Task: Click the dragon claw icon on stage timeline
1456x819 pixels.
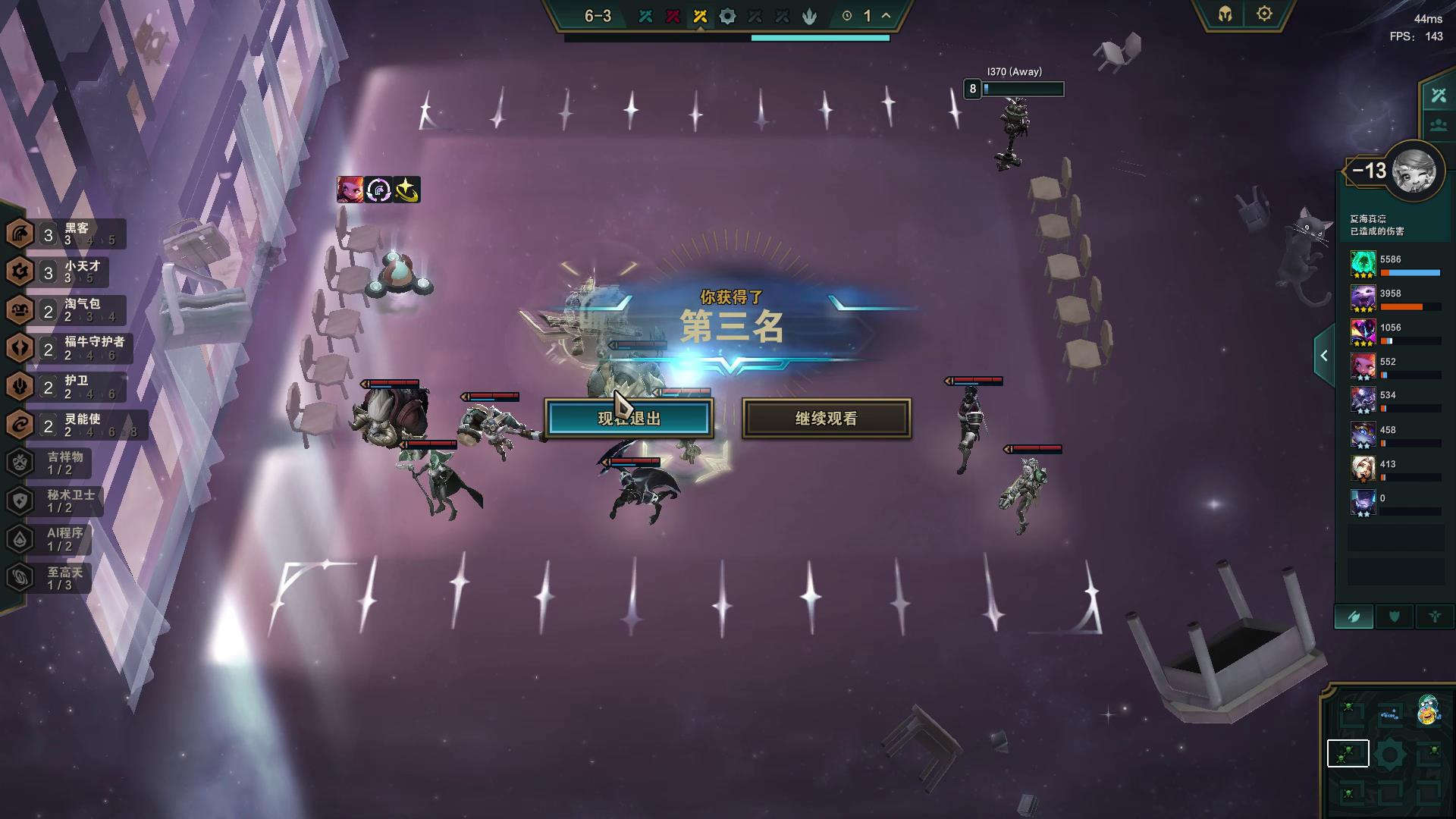Action: [808, 14]
